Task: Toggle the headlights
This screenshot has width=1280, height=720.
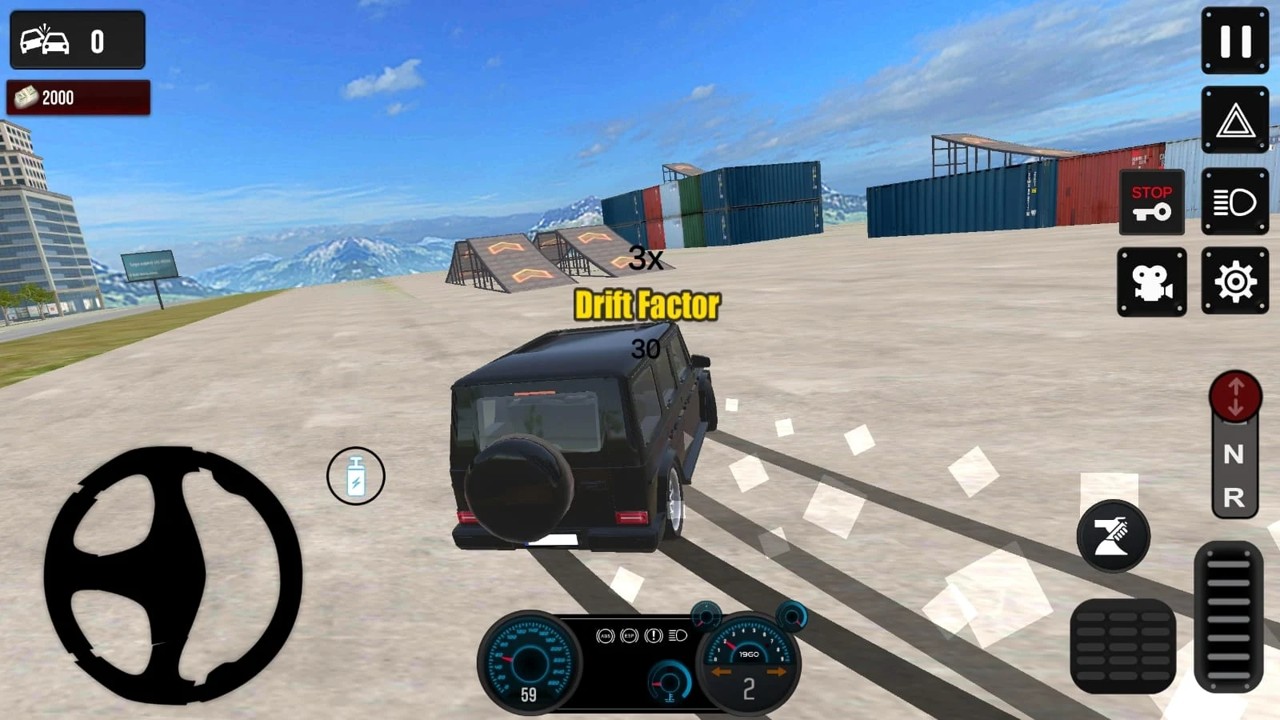Action: pyautogui.click(x=1234, y=201)
